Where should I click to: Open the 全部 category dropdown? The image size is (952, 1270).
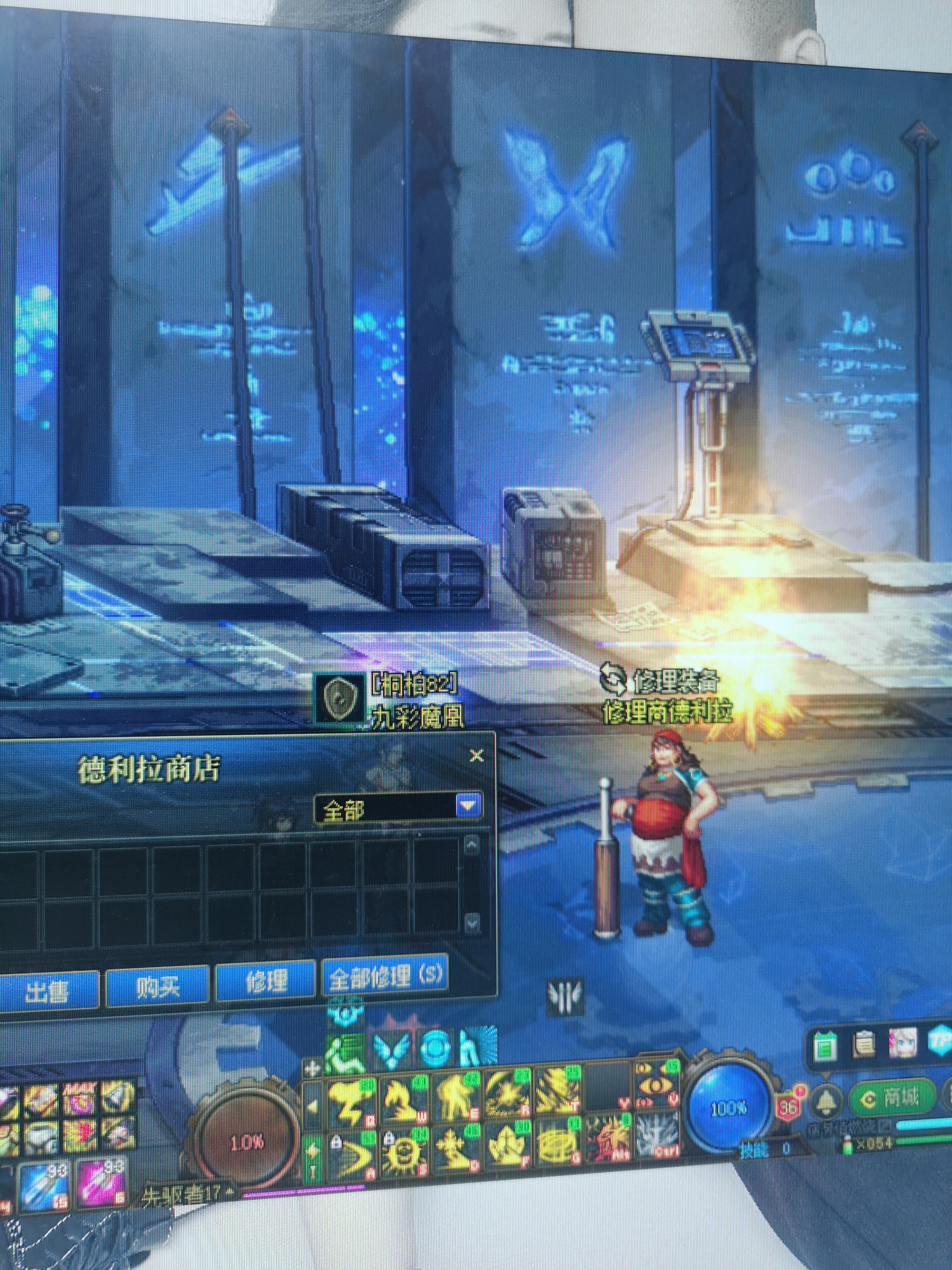tap(468, 806)
